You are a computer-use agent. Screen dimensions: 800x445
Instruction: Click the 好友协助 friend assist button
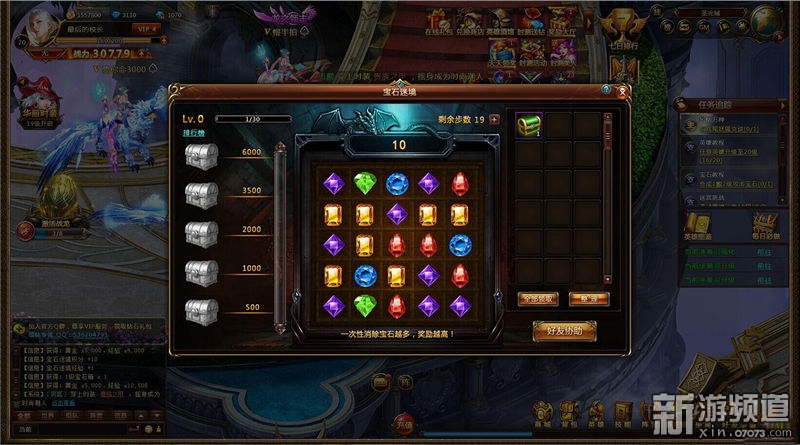point(564,329)
